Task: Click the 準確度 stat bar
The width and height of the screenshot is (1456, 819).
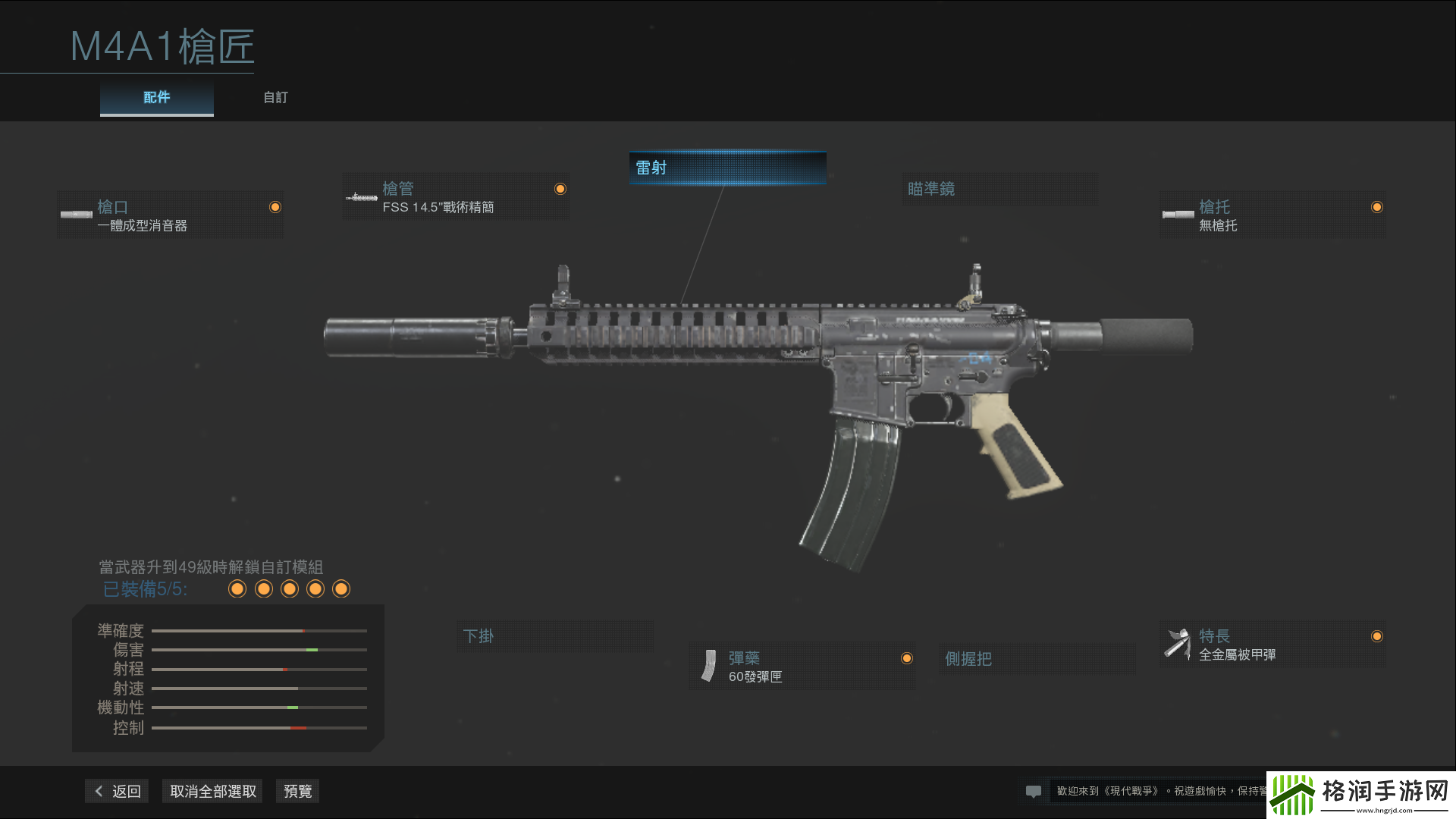Action: 258,630
